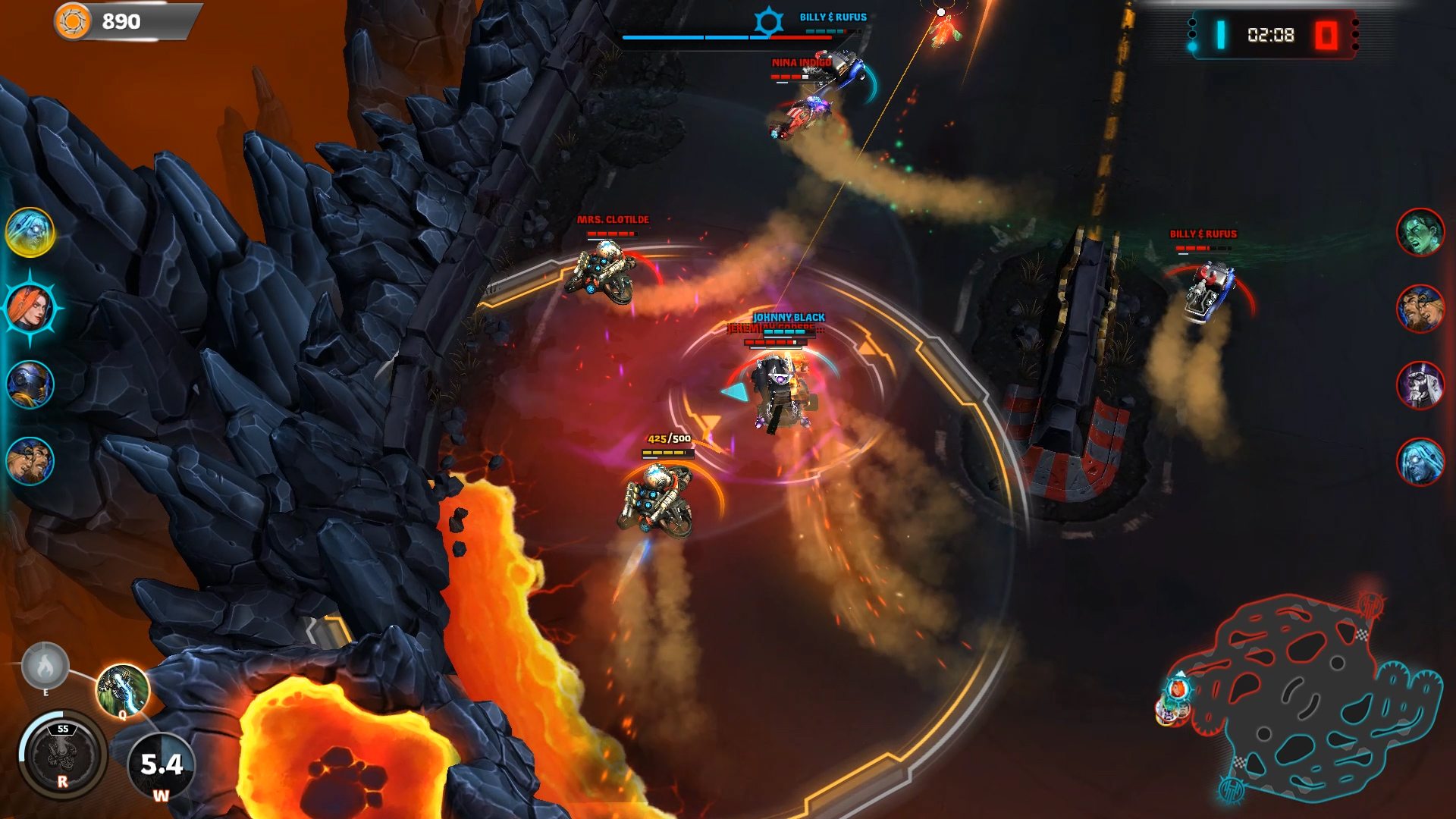This screenshot has width=1456, height=819.
Task: Click the white skull-faced enemy portrait
Action: 1420,384
